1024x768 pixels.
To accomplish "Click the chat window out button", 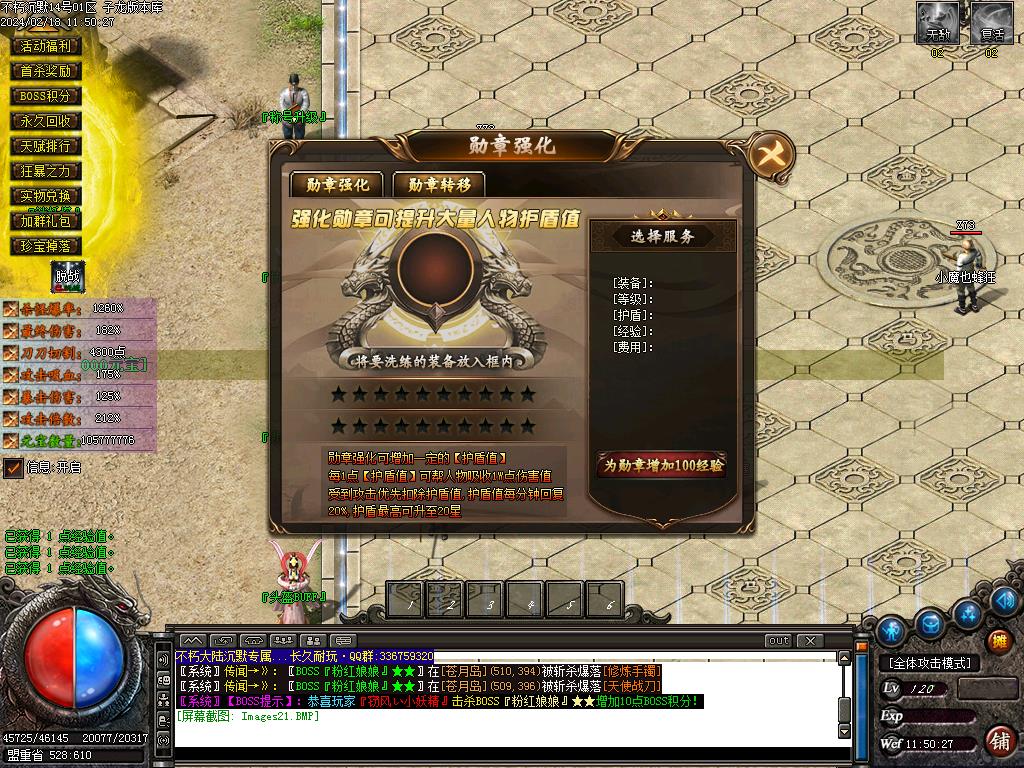I will [778, 640].
